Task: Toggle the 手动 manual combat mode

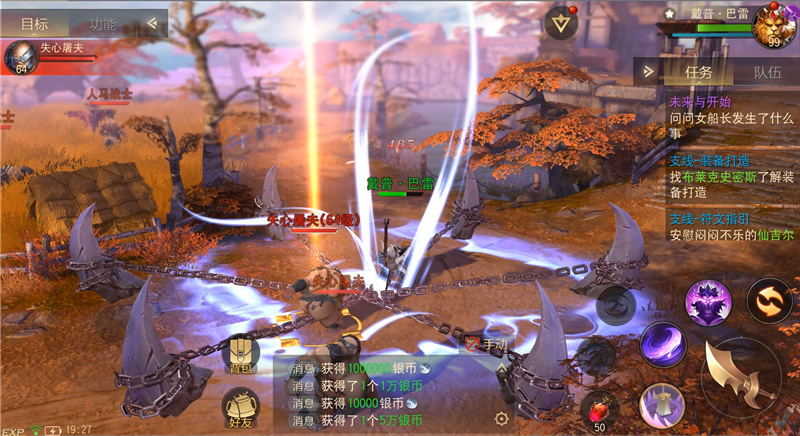Action: click(487, 345)
